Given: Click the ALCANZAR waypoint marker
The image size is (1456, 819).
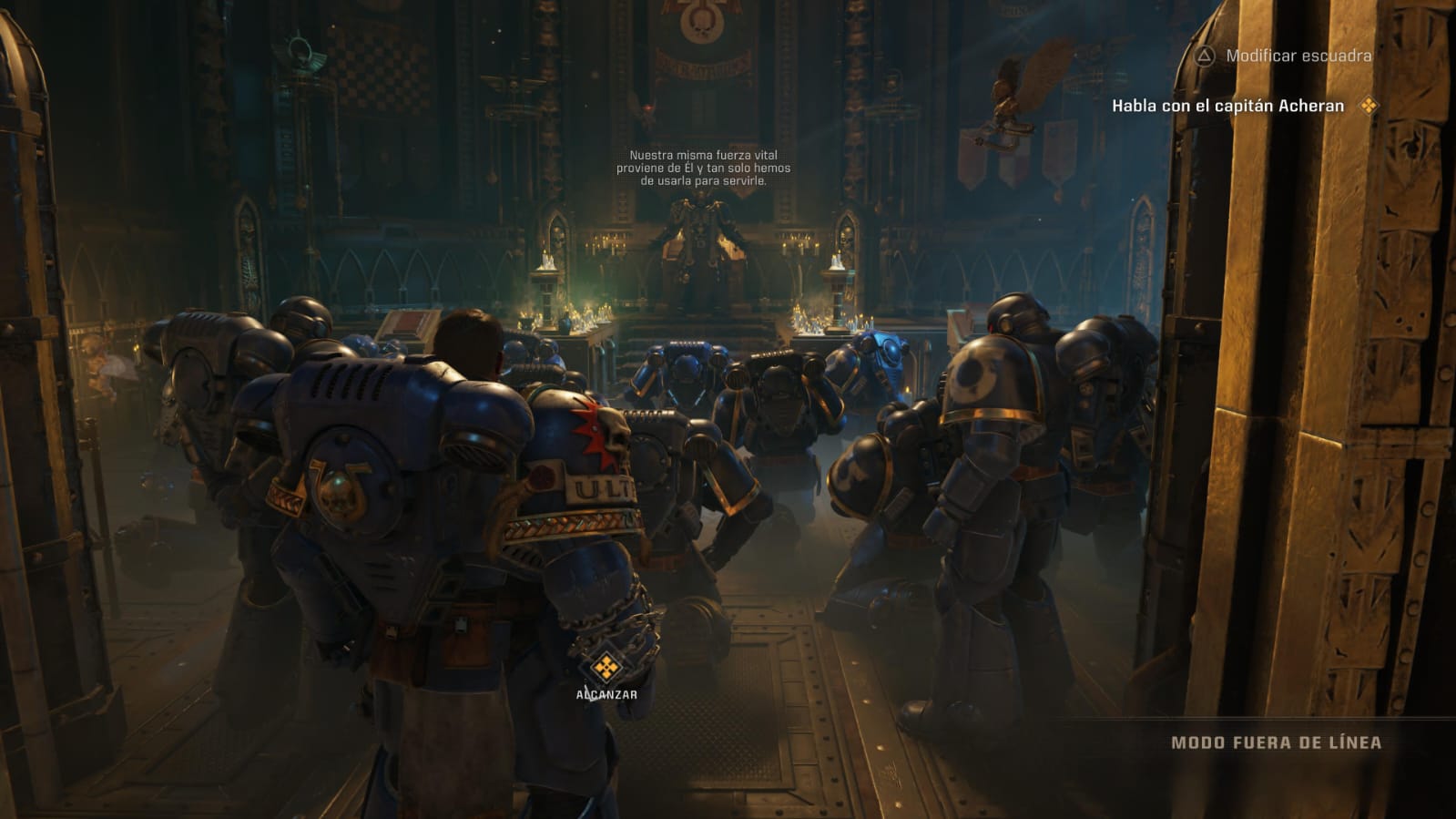Looking at the screenshot, I should (606, 670).
